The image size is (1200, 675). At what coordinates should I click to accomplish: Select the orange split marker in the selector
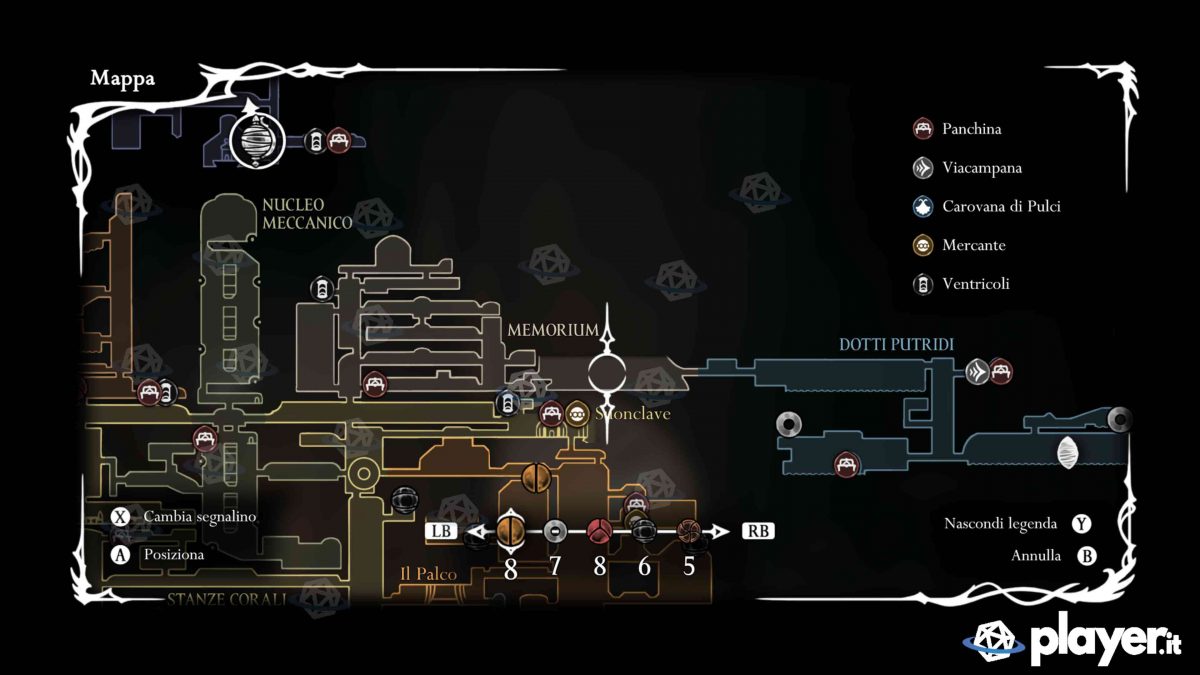(510, 530)
